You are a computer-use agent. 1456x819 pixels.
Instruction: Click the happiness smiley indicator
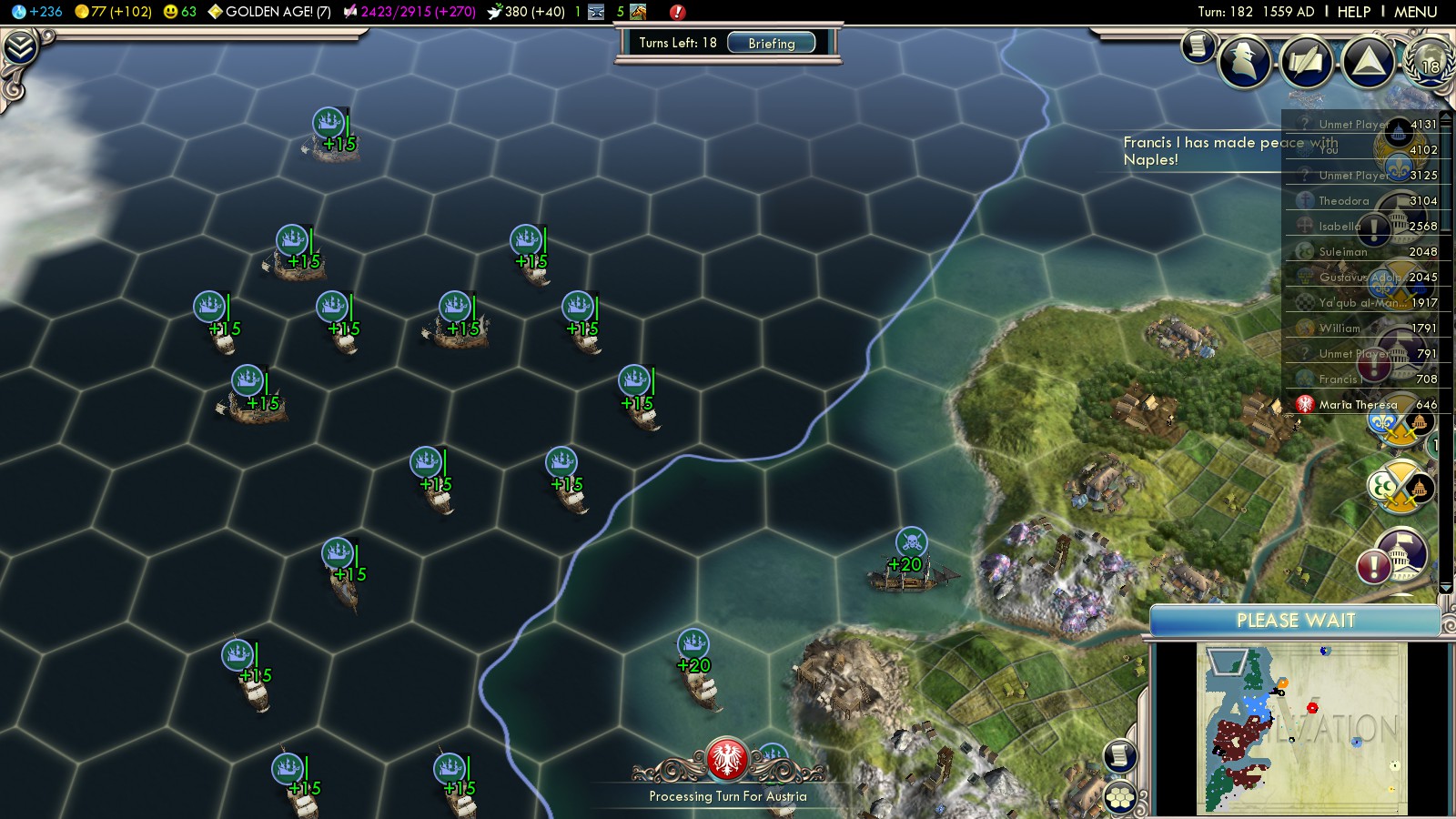click(x=179, y=12)
